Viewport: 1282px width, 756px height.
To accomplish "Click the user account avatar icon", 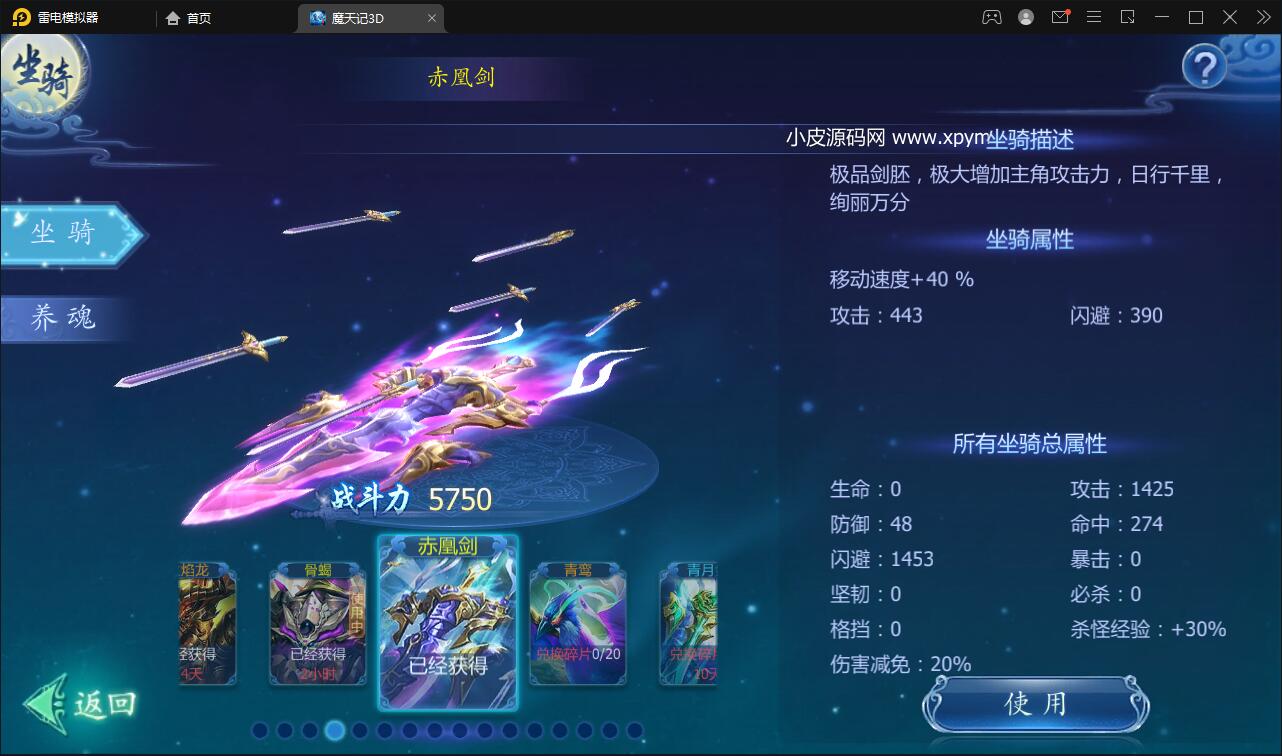I will (1024, 17).
